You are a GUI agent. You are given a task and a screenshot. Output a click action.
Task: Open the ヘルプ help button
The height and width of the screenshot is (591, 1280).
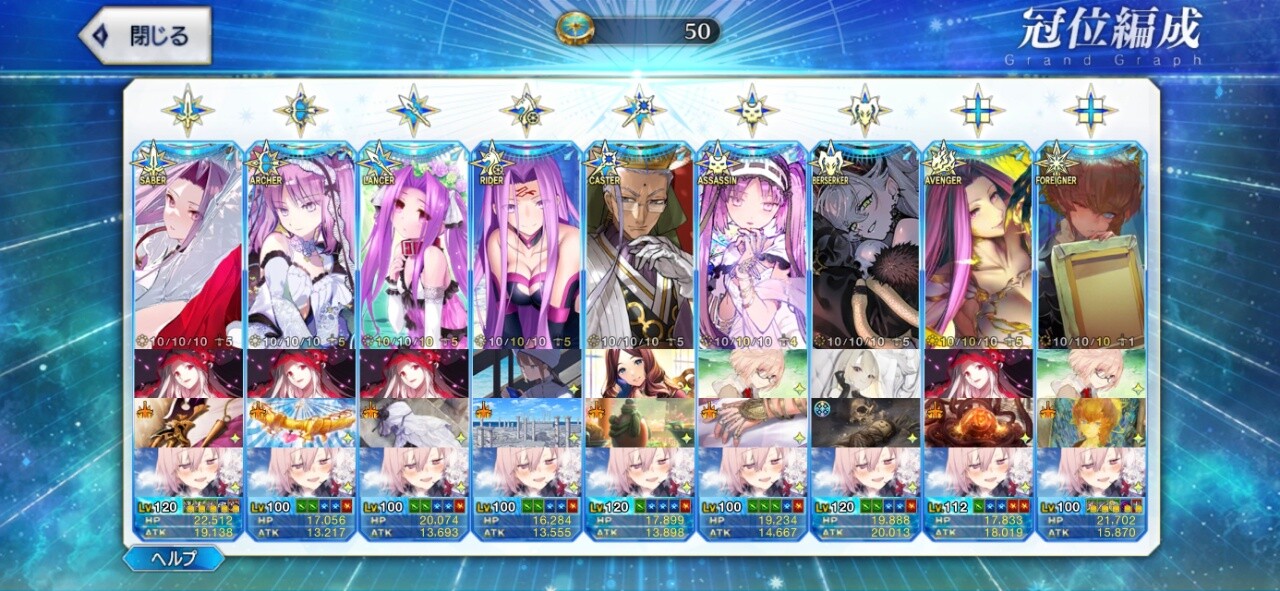[174, 558]
